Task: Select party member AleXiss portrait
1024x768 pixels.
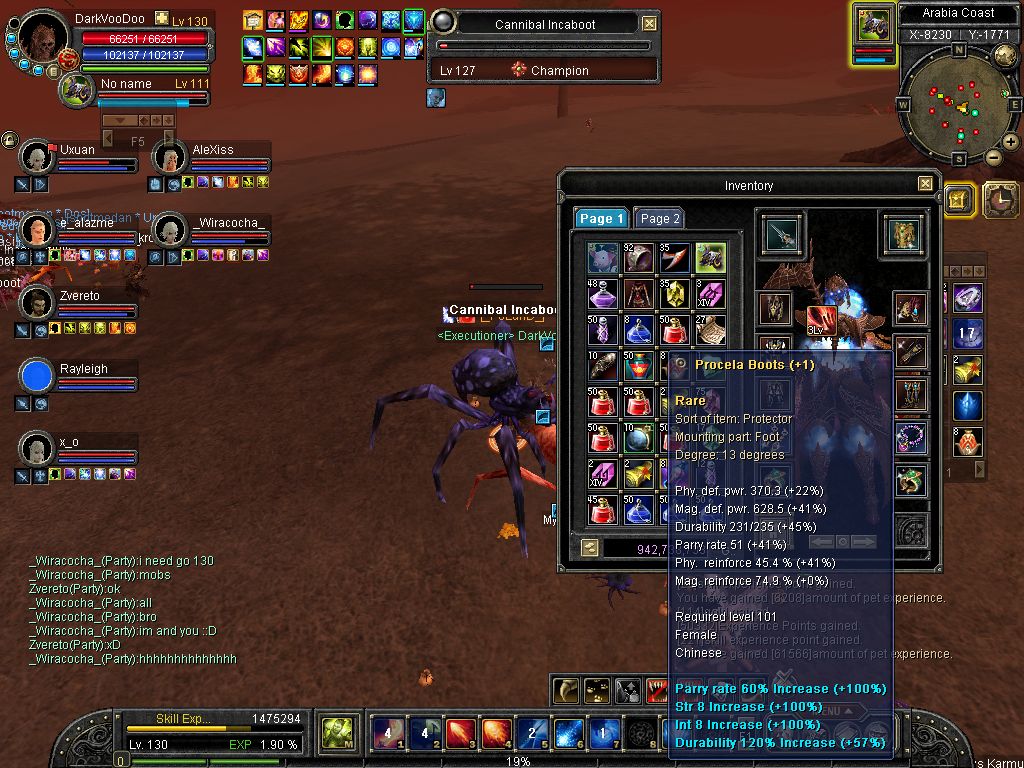Action: 170,157
